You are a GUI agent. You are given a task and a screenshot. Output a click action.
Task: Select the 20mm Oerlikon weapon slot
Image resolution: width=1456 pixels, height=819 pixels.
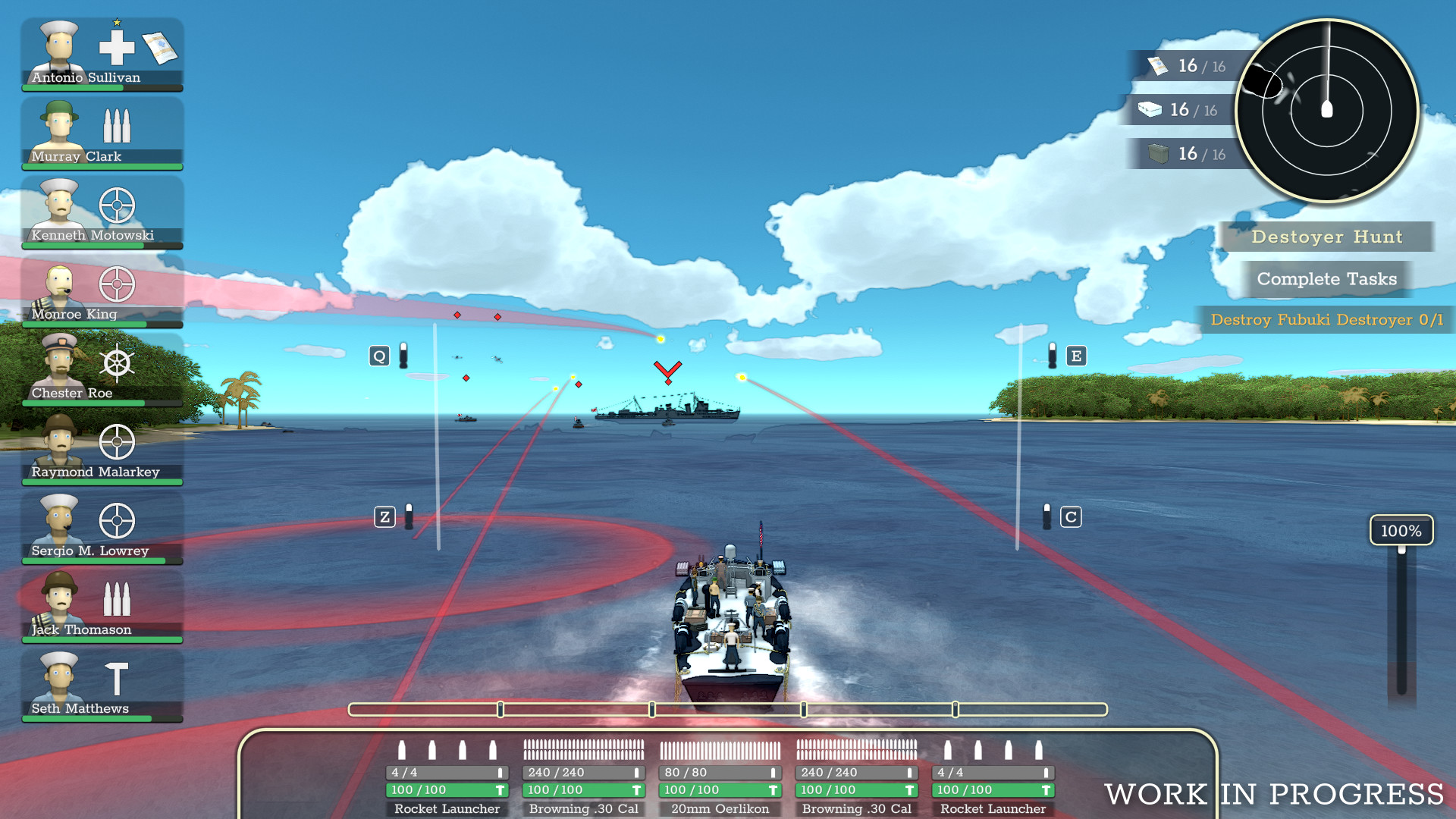(720, 777)
